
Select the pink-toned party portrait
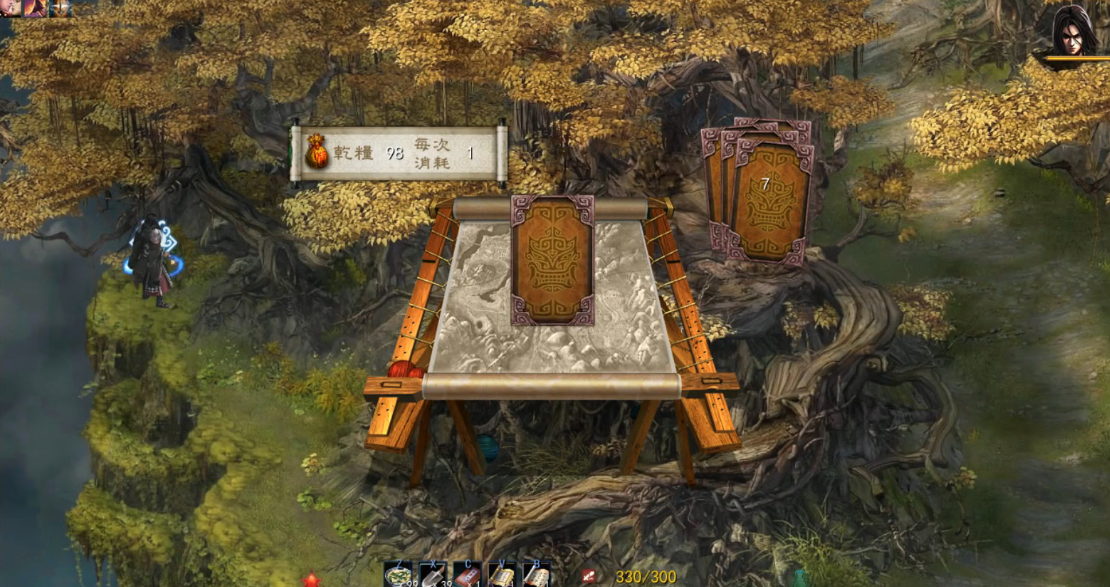click(10, 8)
